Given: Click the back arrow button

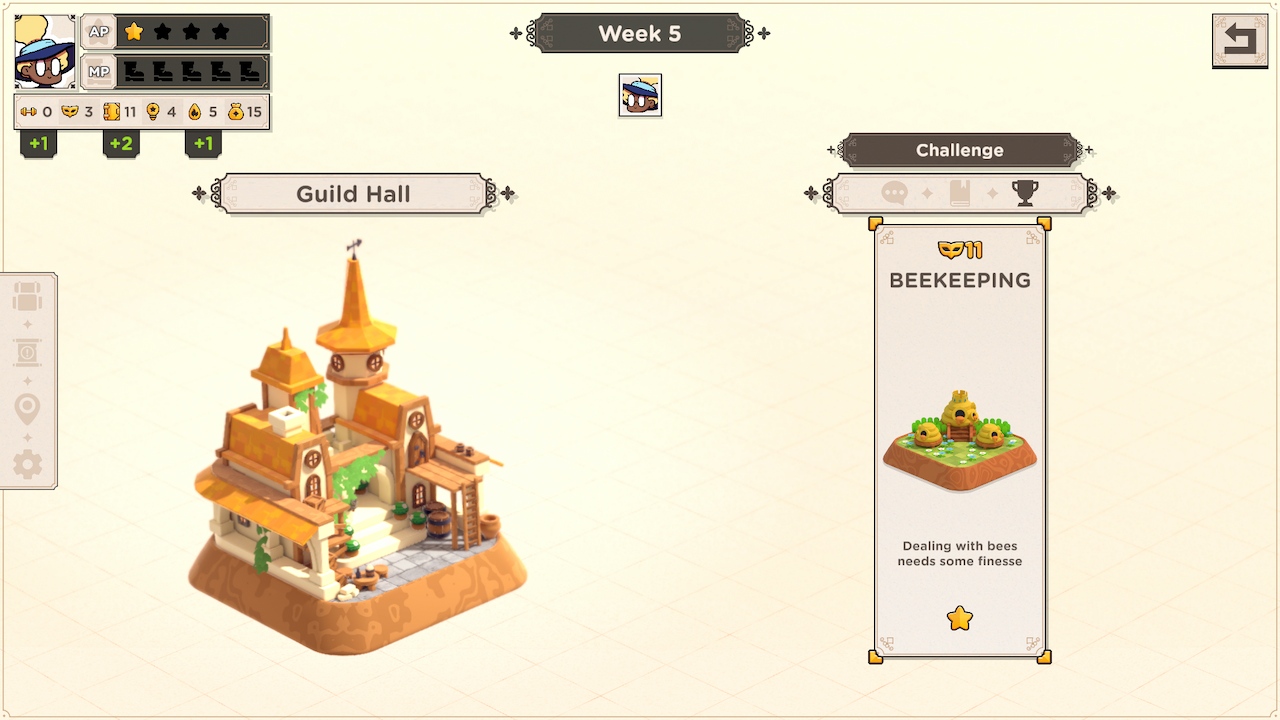Looking at the screenshot, I should 1239,40.
